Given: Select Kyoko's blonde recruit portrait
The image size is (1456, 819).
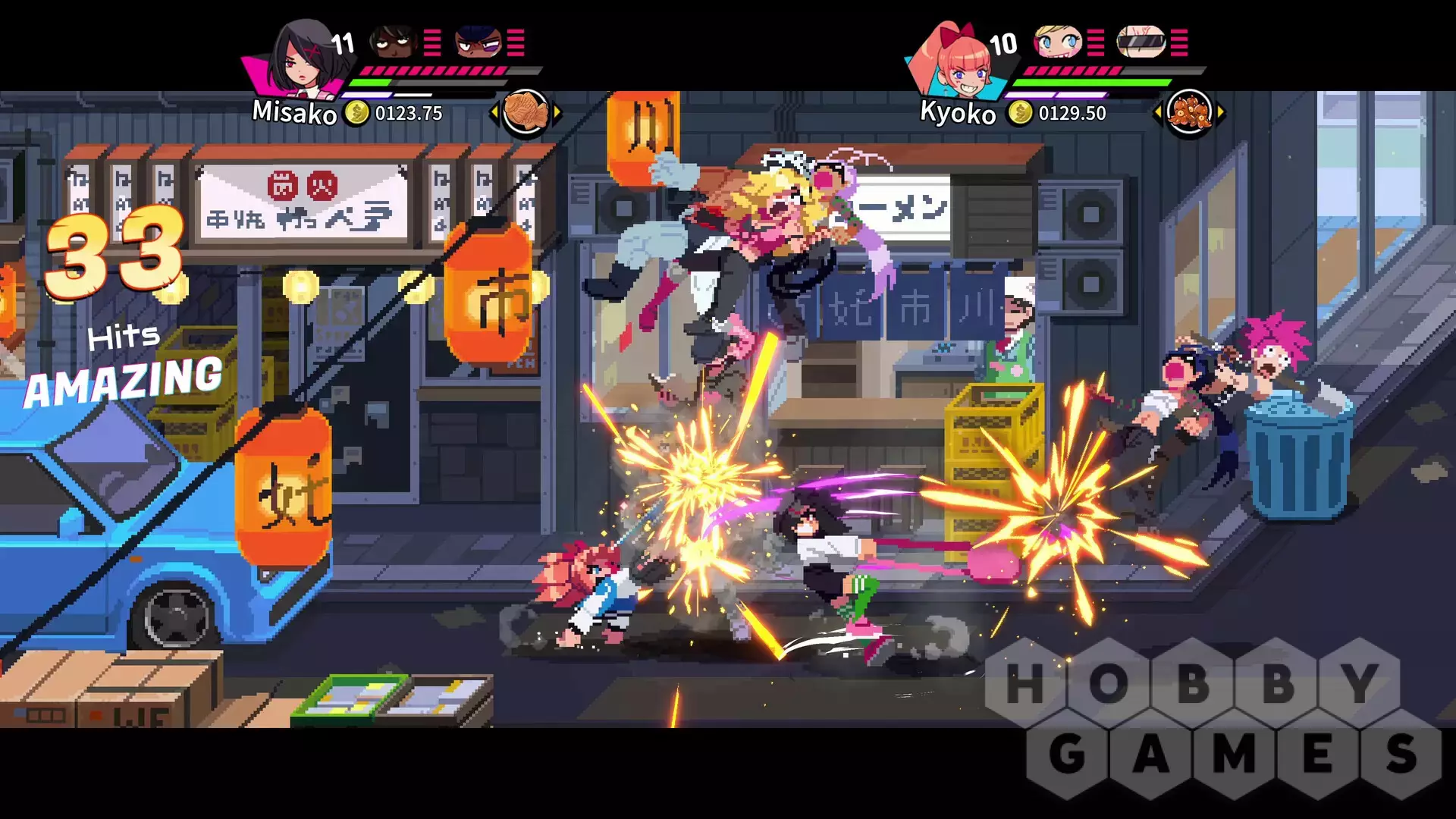Looking at the screenshot, I should (x=1056, y=42).
